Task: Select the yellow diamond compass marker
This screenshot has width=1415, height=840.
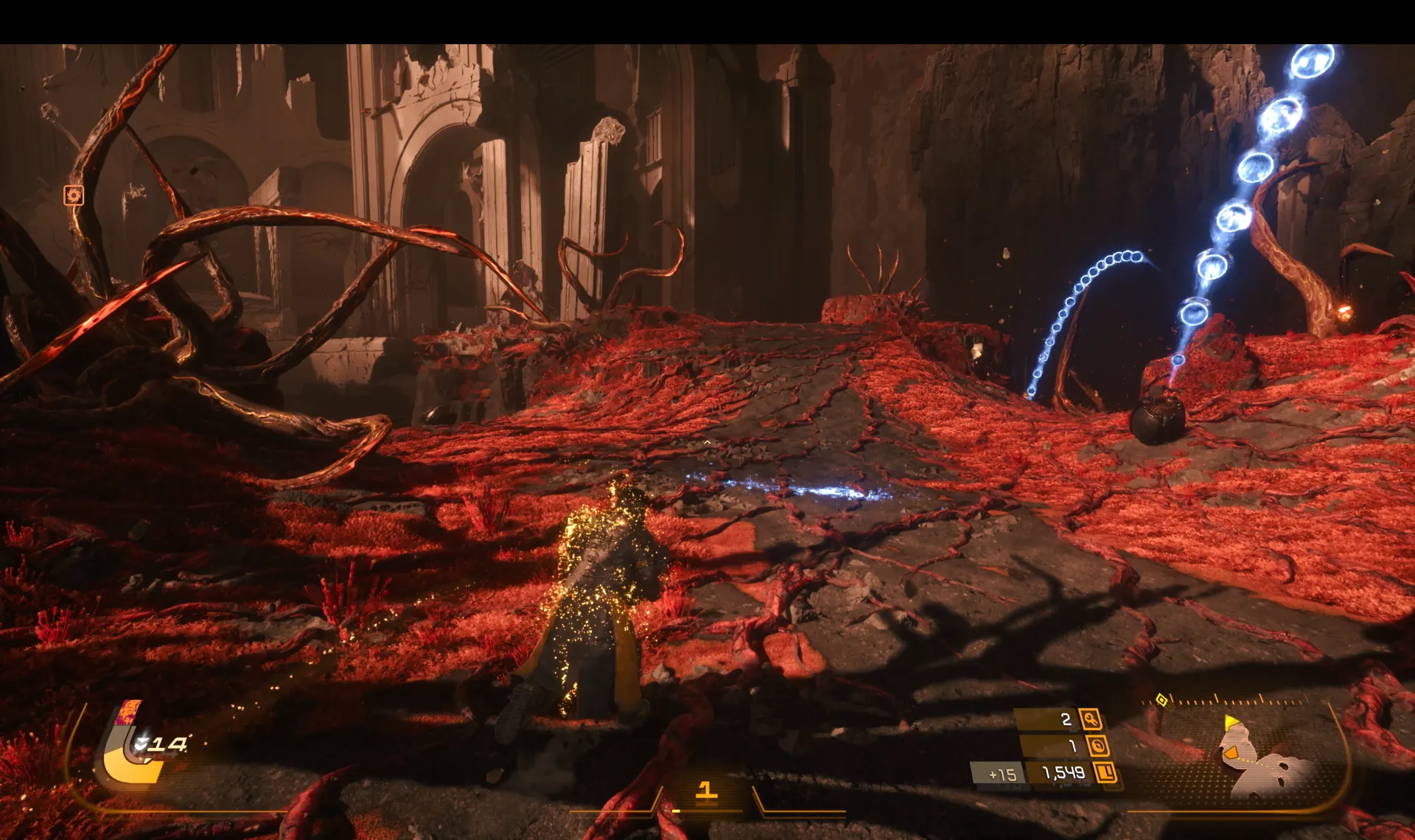Action: point(1161,699)
